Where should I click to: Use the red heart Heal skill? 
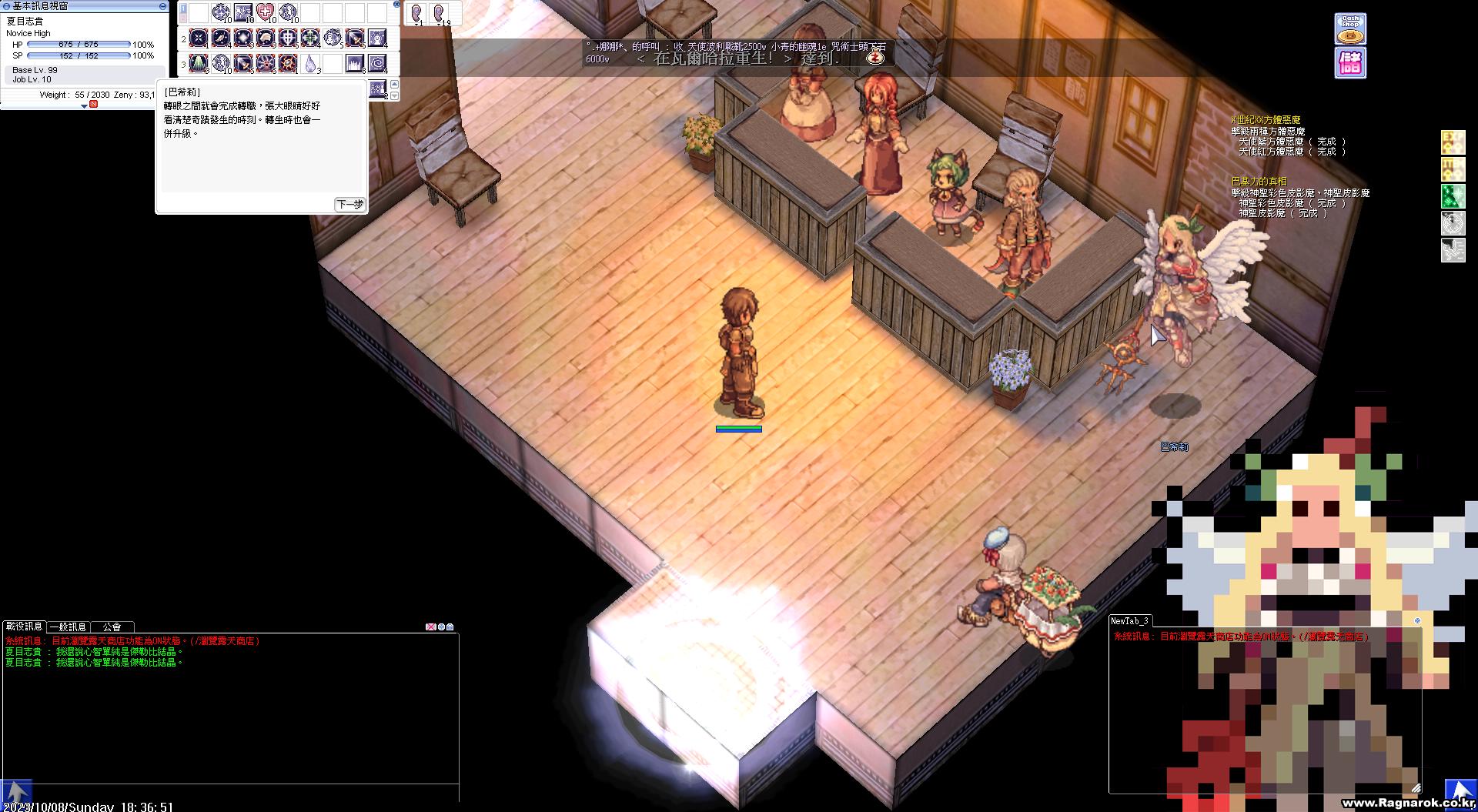pyautogui.click(x=266, y=12)
